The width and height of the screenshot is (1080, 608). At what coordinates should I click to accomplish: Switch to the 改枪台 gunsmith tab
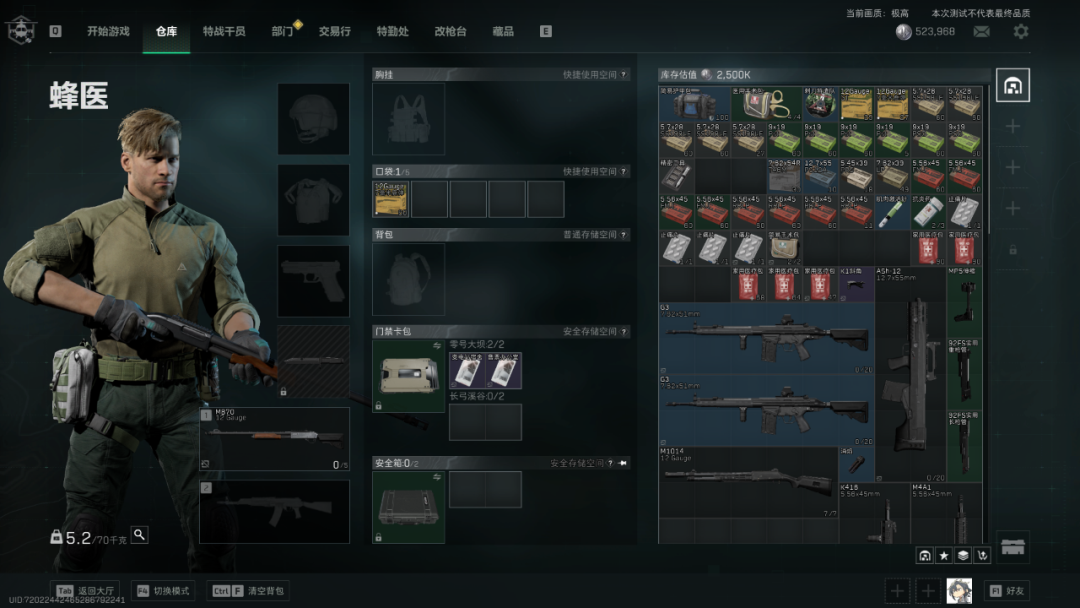tap(450, 31)
